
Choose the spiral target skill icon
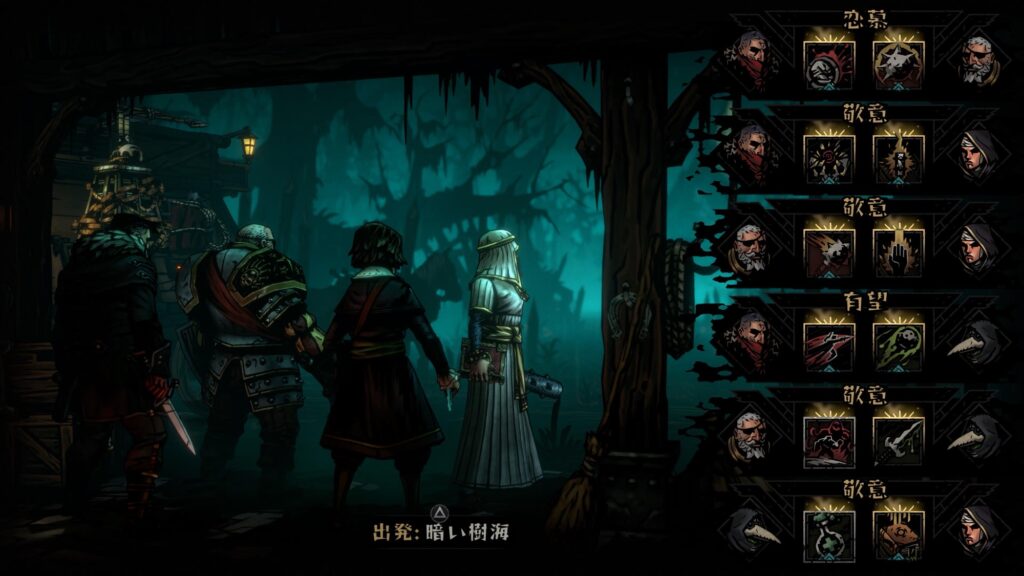828,157
